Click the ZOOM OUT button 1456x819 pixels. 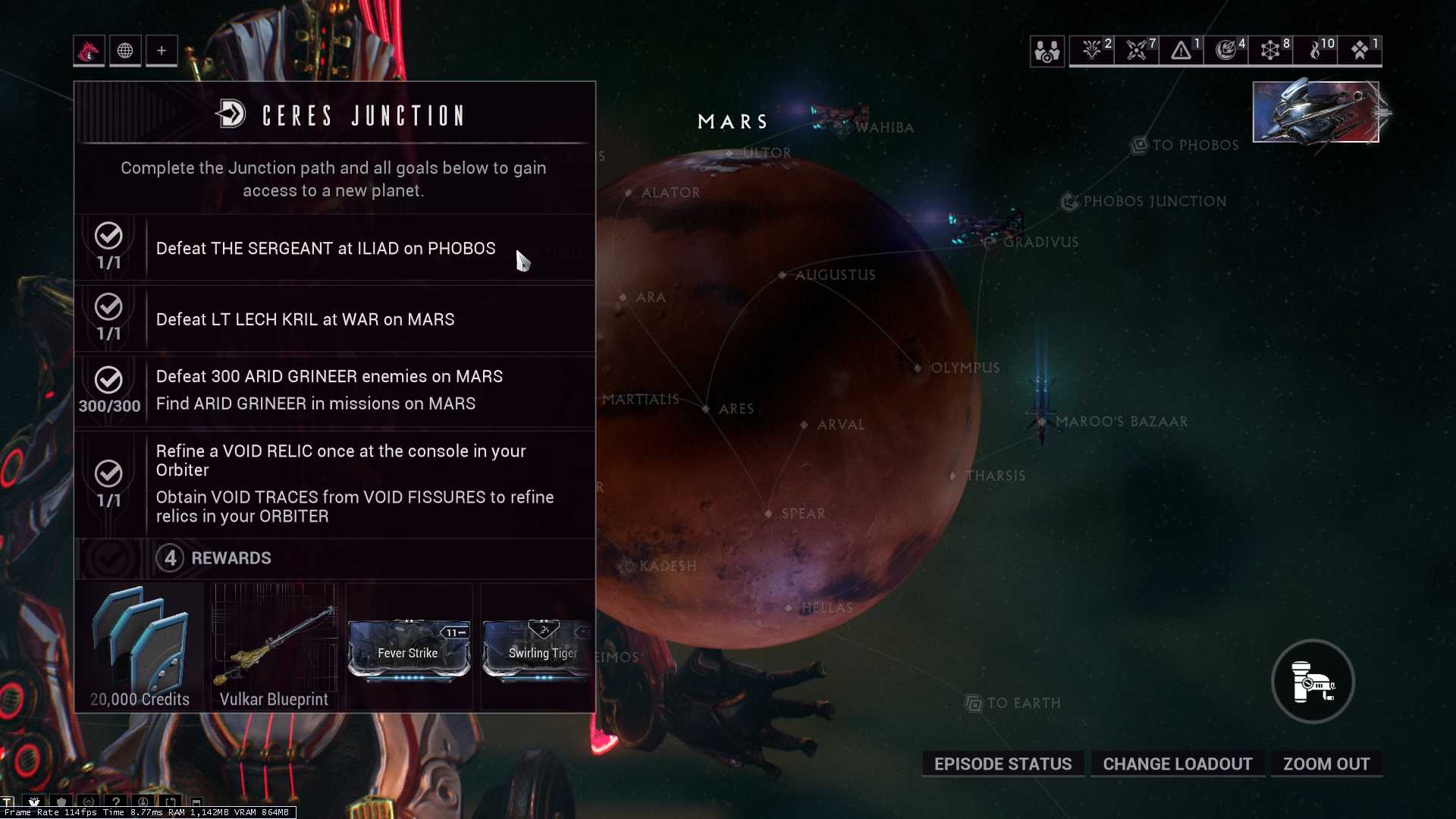click(x=1326, y=764)
